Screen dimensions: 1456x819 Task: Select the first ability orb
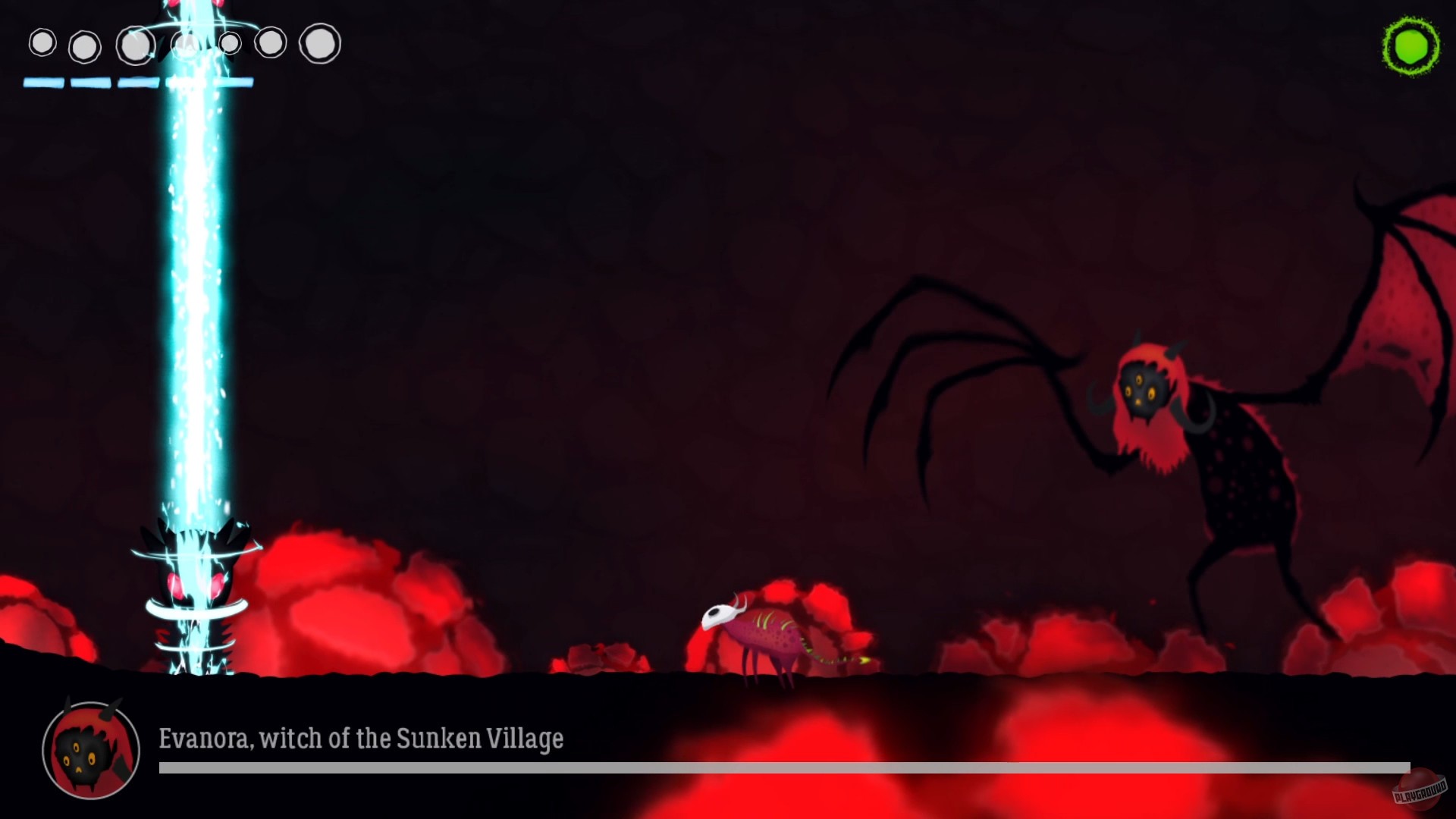click(x=42, y=44)
